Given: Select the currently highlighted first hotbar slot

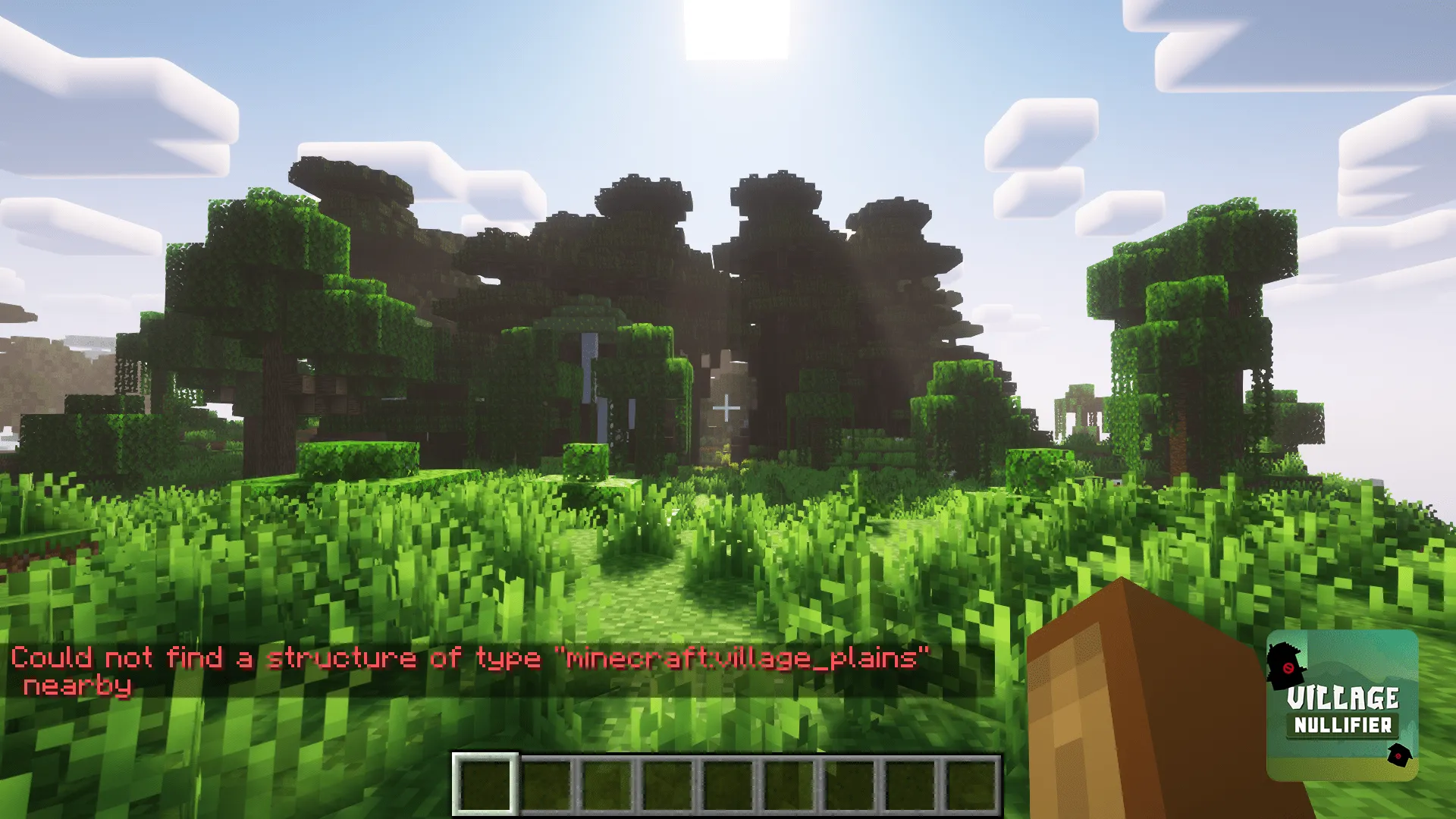Looking at the screenshot, I should (x=485, y=783).
